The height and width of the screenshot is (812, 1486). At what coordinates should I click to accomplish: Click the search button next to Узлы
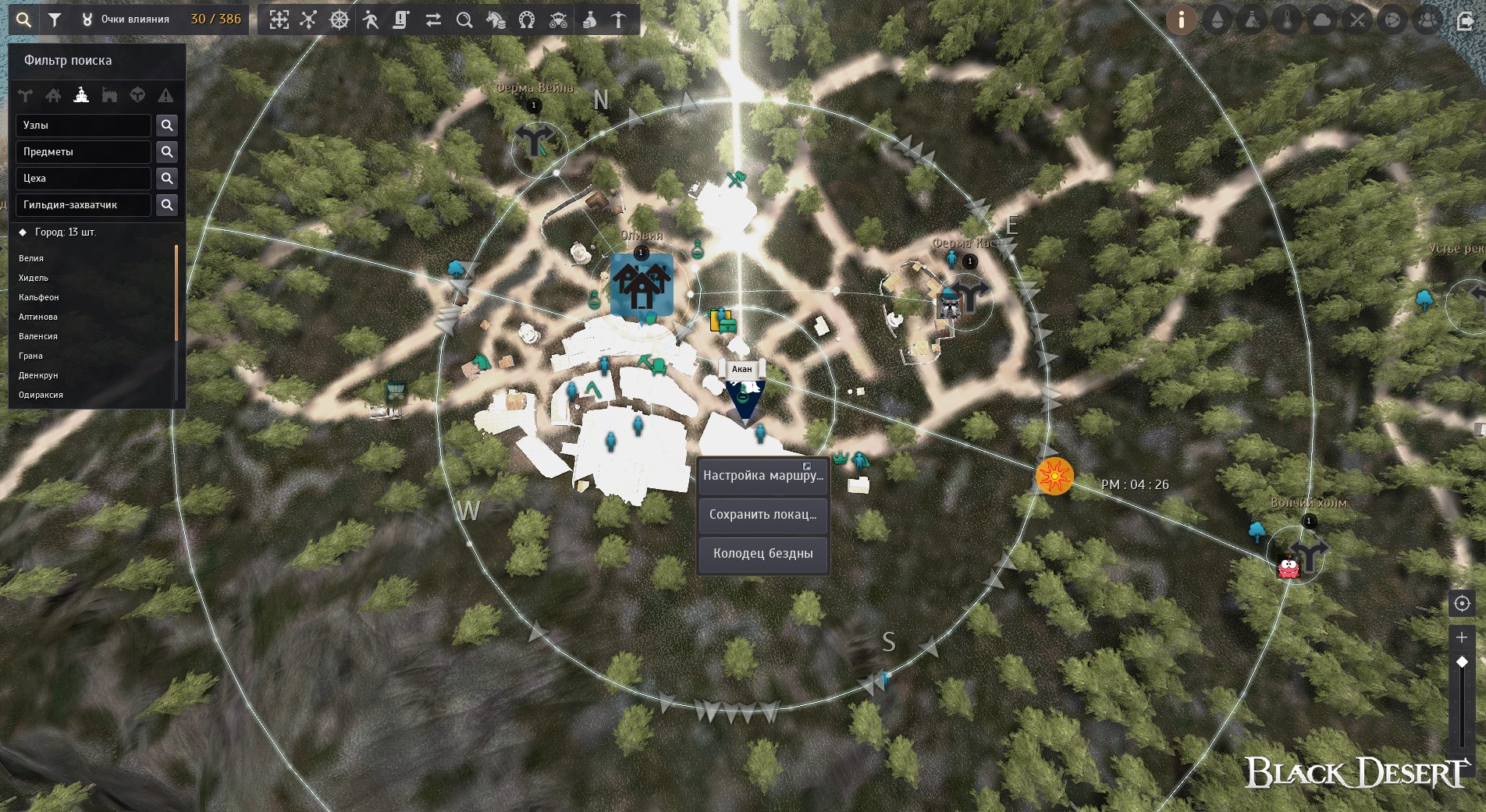(x=167, y=126)
